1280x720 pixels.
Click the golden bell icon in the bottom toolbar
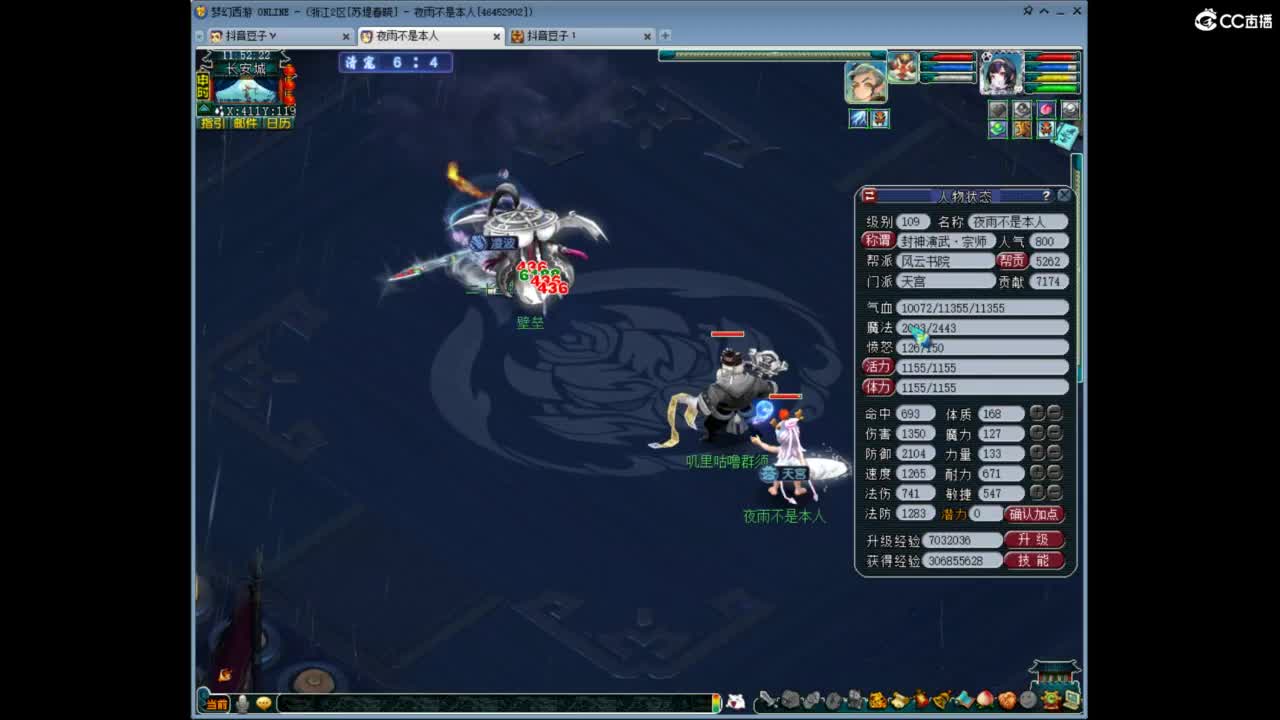941,701
